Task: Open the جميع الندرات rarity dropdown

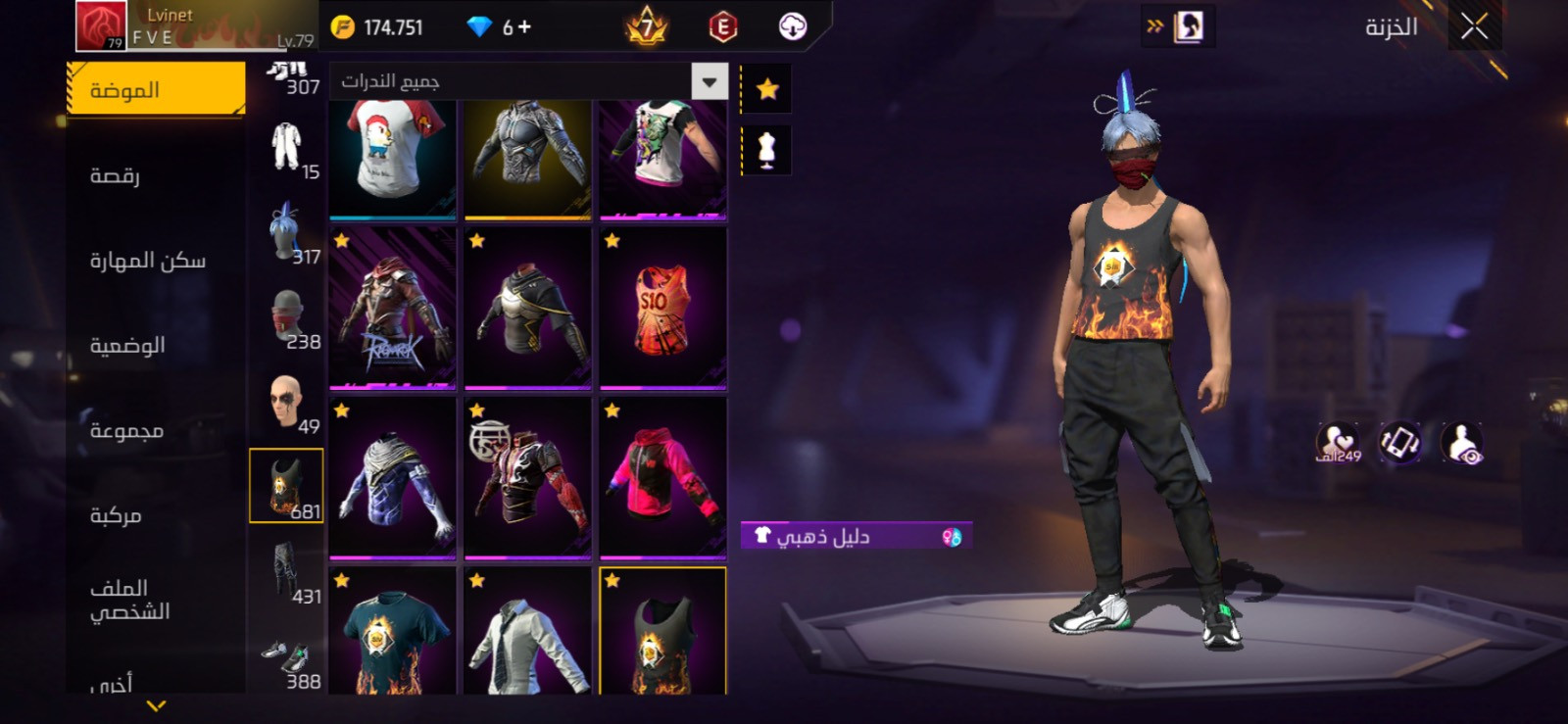Action: 529,81
